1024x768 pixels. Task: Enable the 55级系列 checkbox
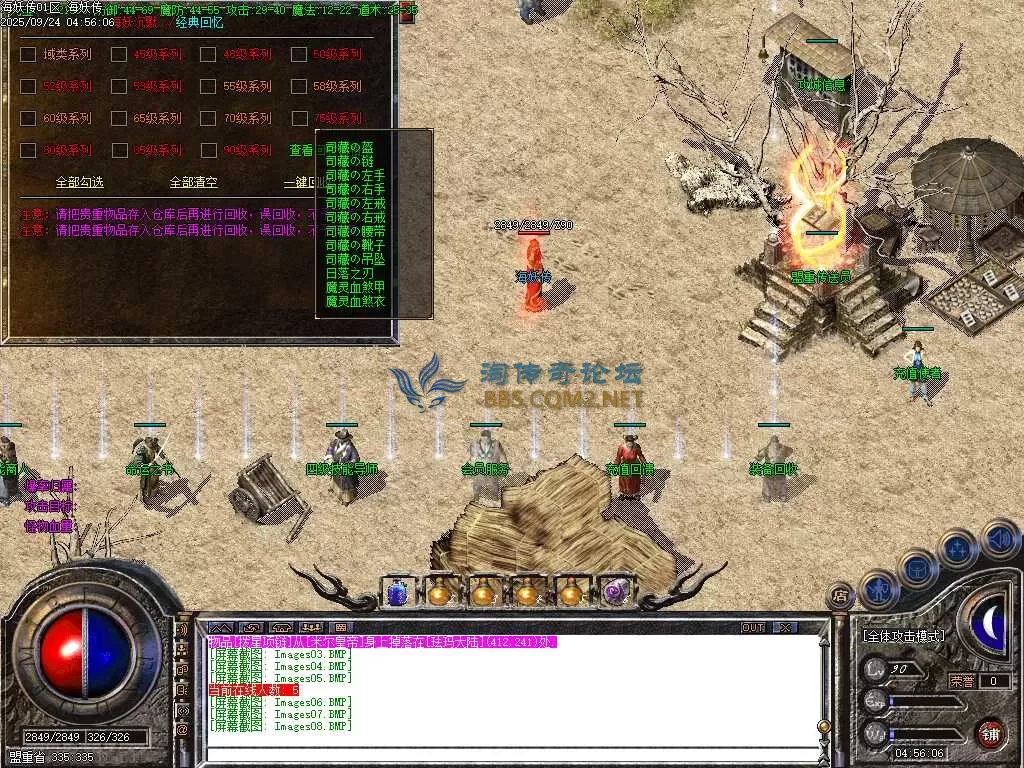pyautogui.click(x=209, y=87)
